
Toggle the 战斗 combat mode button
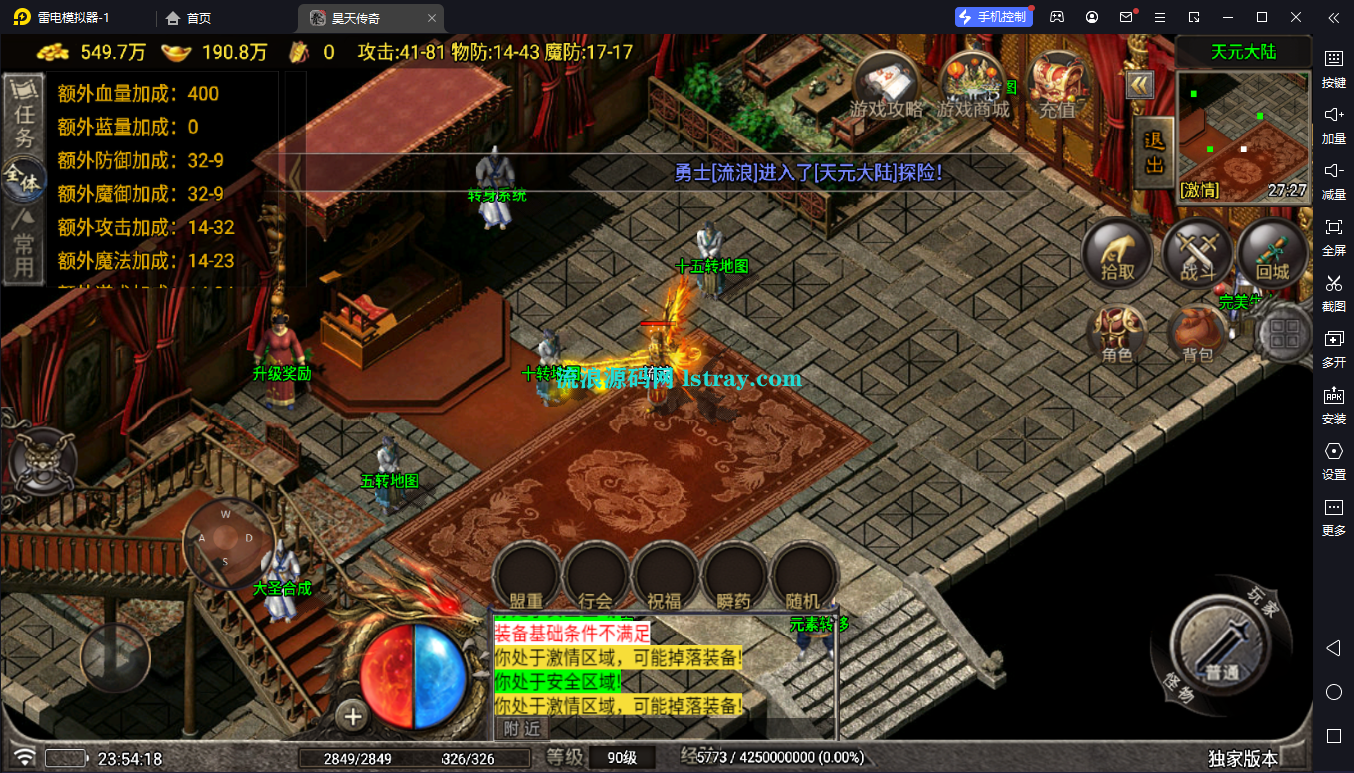(1196, 254)
